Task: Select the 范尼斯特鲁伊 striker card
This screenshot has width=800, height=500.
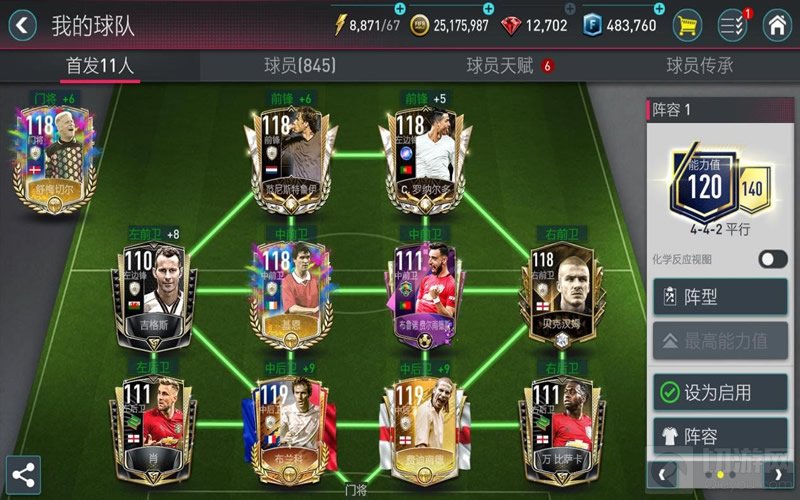Action: (x=292, y=160)
